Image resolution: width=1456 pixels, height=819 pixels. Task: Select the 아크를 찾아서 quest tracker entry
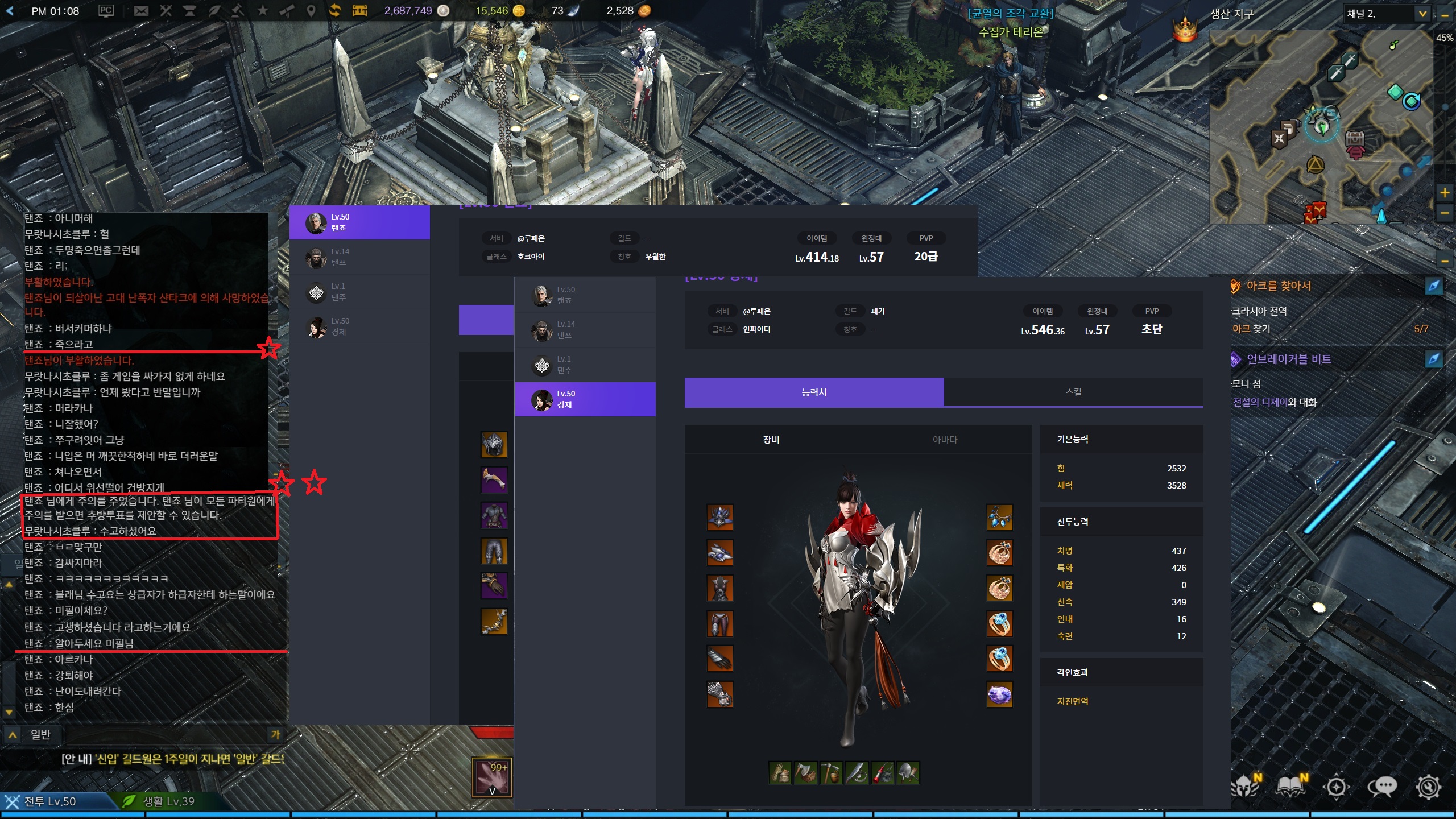(1279, 286)
